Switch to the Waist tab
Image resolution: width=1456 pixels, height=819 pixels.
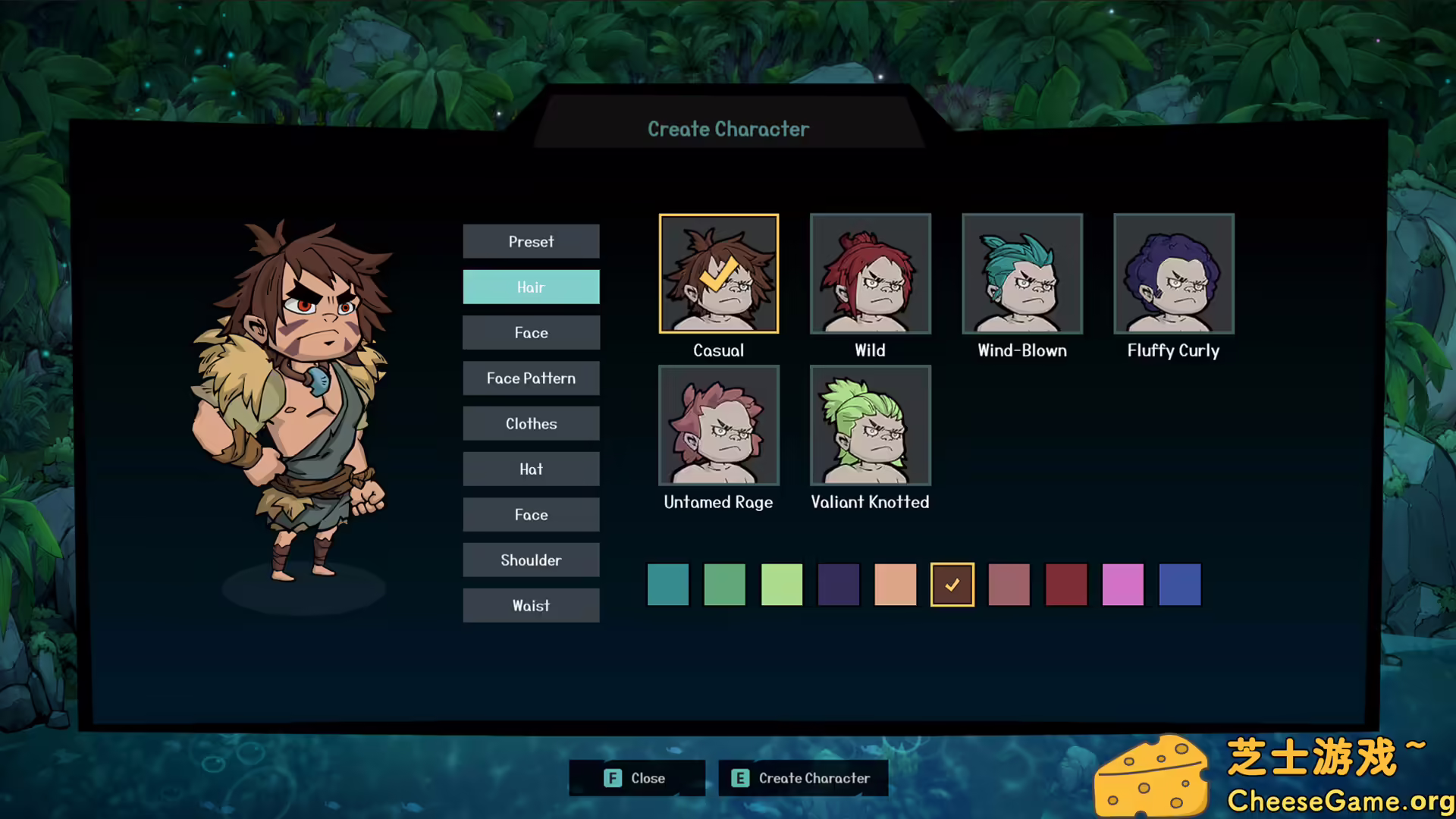click(x=531, y=605)
